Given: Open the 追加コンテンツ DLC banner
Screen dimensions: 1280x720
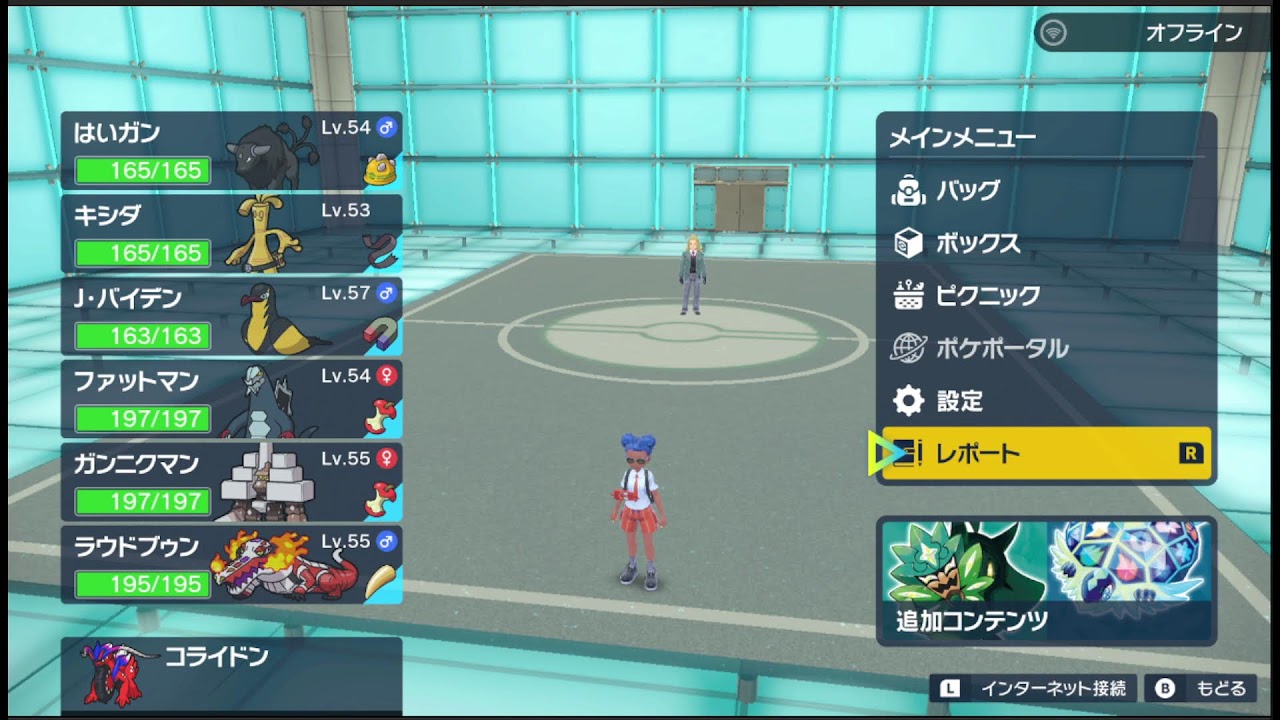Looking at the screenshot, I should click(x=1046, y=580).
